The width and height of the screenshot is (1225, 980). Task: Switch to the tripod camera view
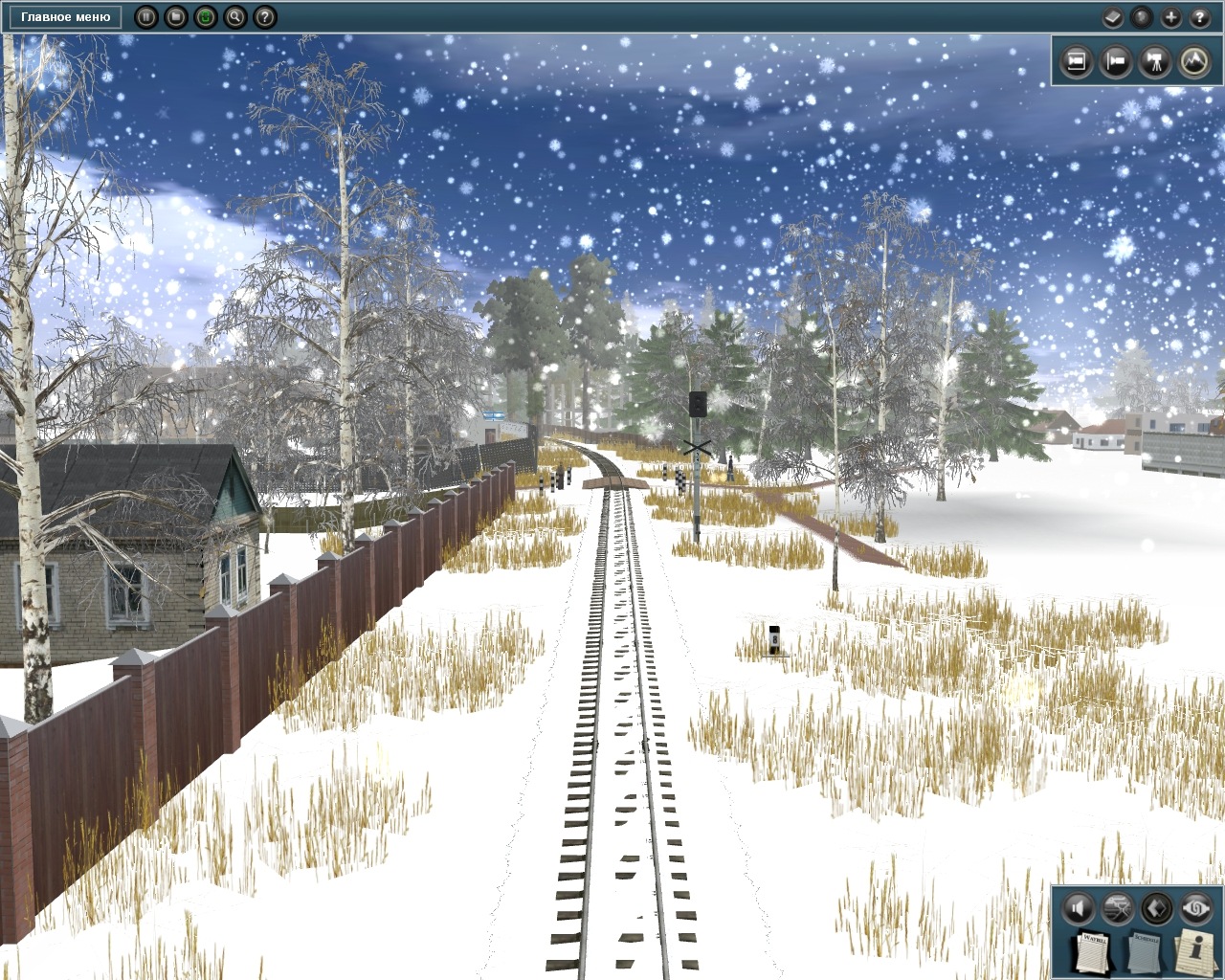(x=1155, y=62)
